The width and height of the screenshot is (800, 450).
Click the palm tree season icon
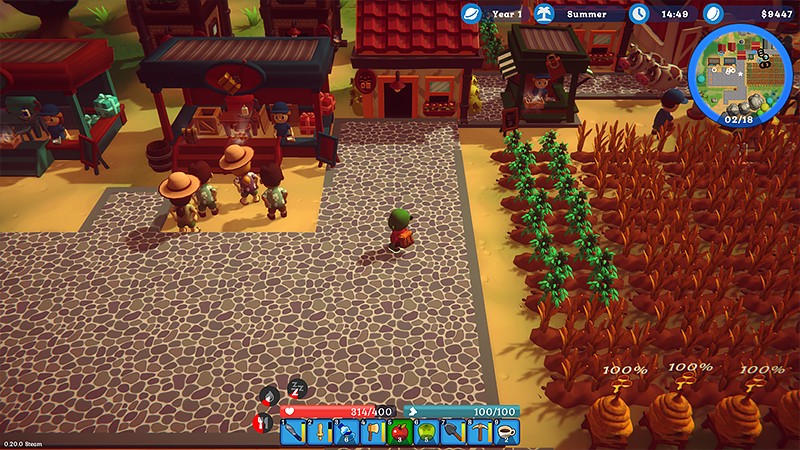pyautogui.click(x=546, y=14)
